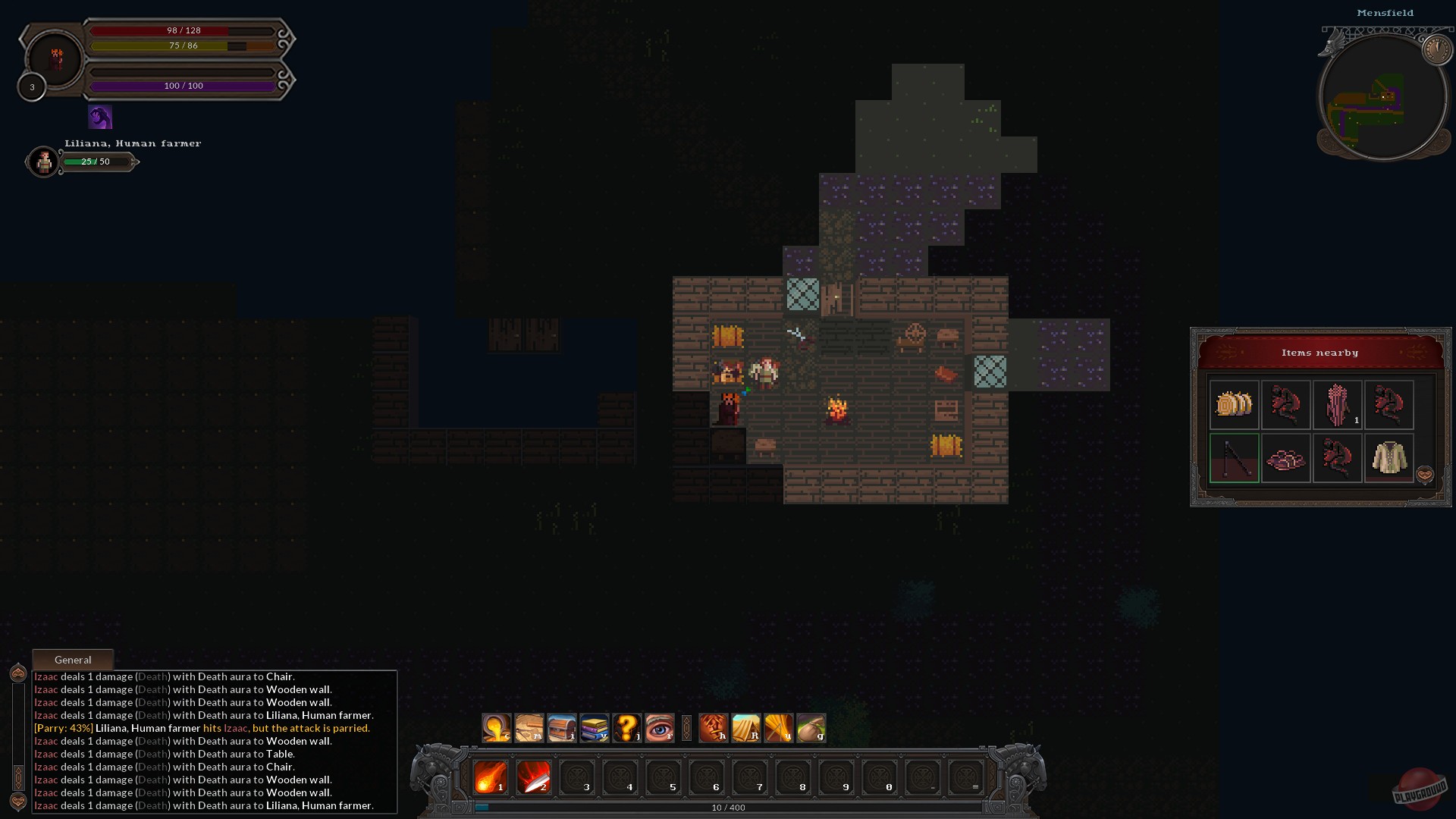1456x819 pixels.
Task: Pick up the hay bale from nearby items
Action: [x=1234, y=405]
